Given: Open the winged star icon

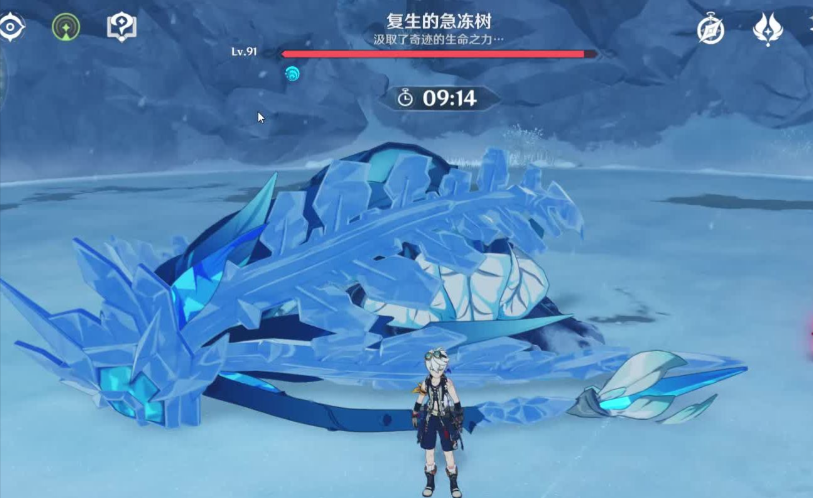Looking at the screenshot, I should pos(767,29).
